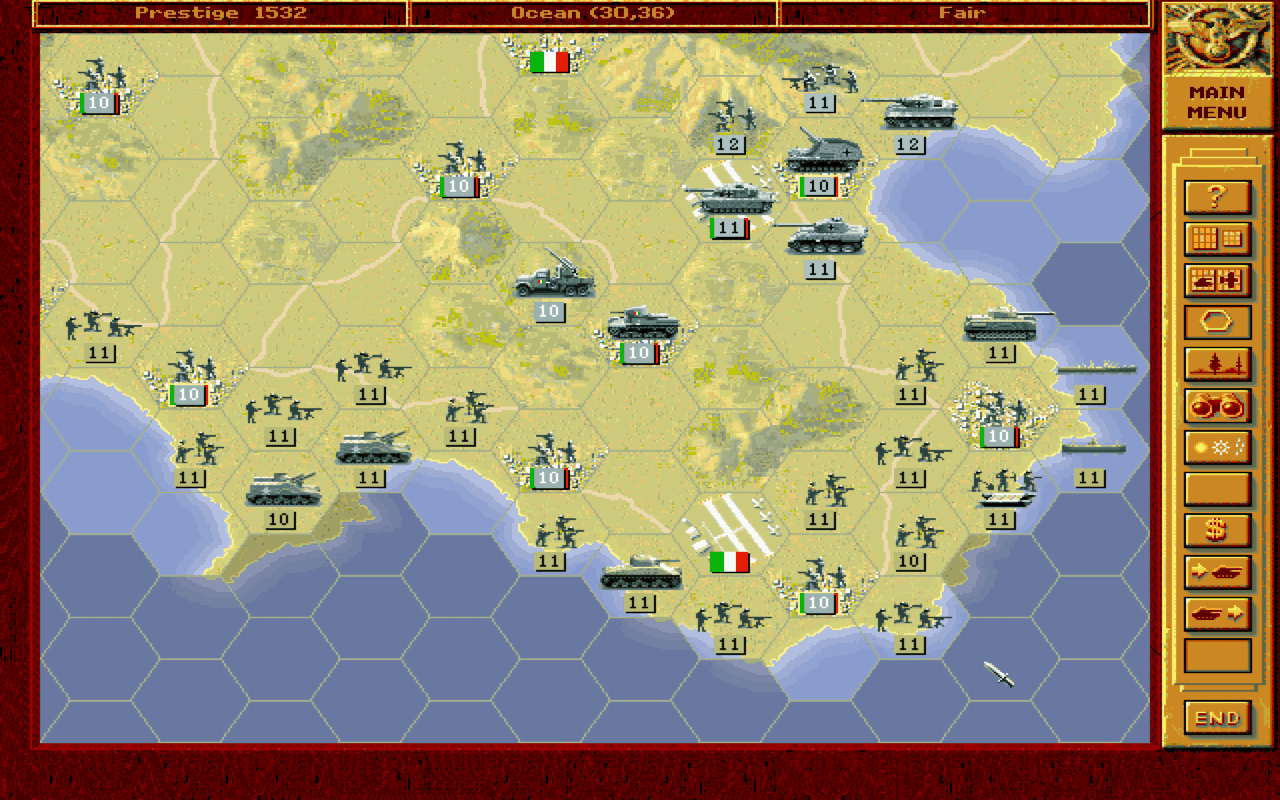Click the trees terrain info icon
This screenshot has width=1280, height=800.
(1217, 364)
